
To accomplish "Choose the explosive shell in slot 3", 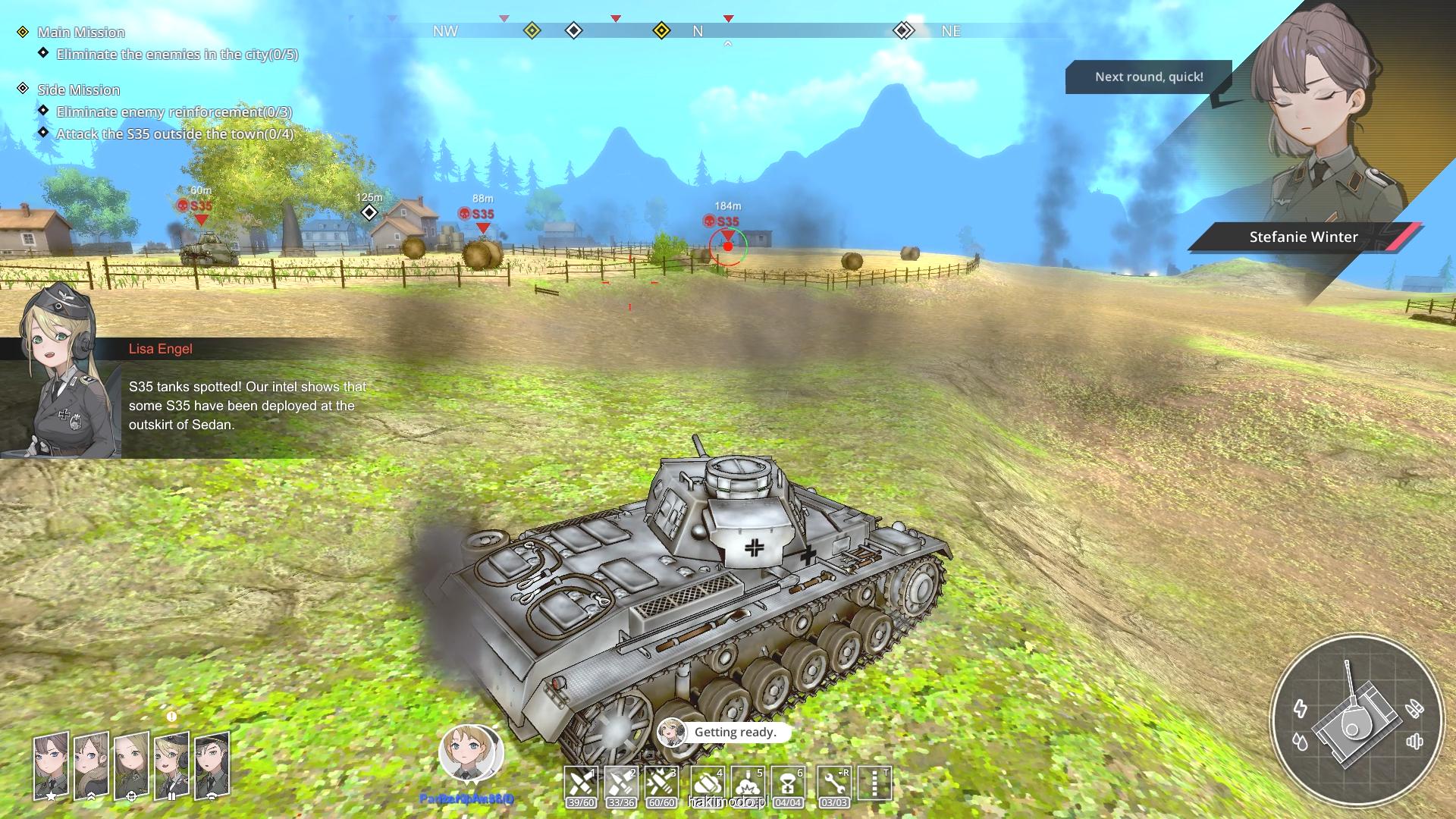I will tap(661, 784).
